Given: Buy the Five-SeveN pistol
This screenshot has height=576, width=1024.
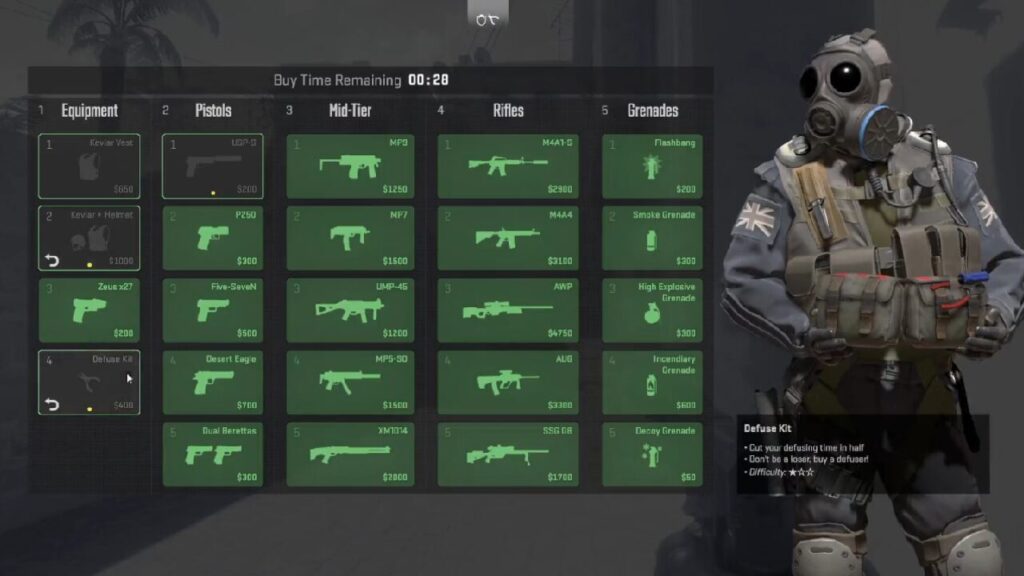Looking at the screenshot, I should pos(213,310).
